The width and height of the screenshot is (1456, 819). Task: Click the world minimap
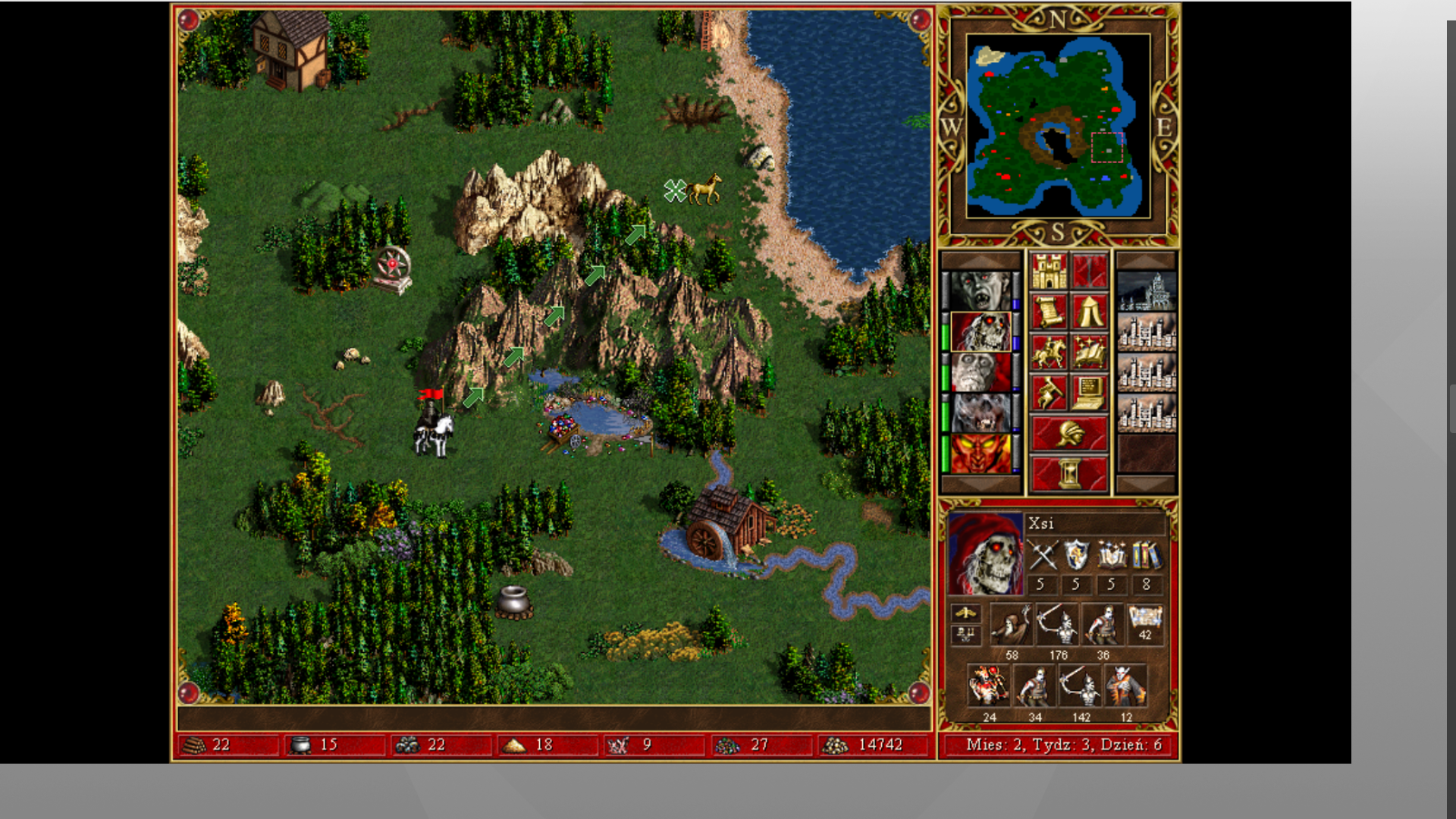pos(1058,127)
